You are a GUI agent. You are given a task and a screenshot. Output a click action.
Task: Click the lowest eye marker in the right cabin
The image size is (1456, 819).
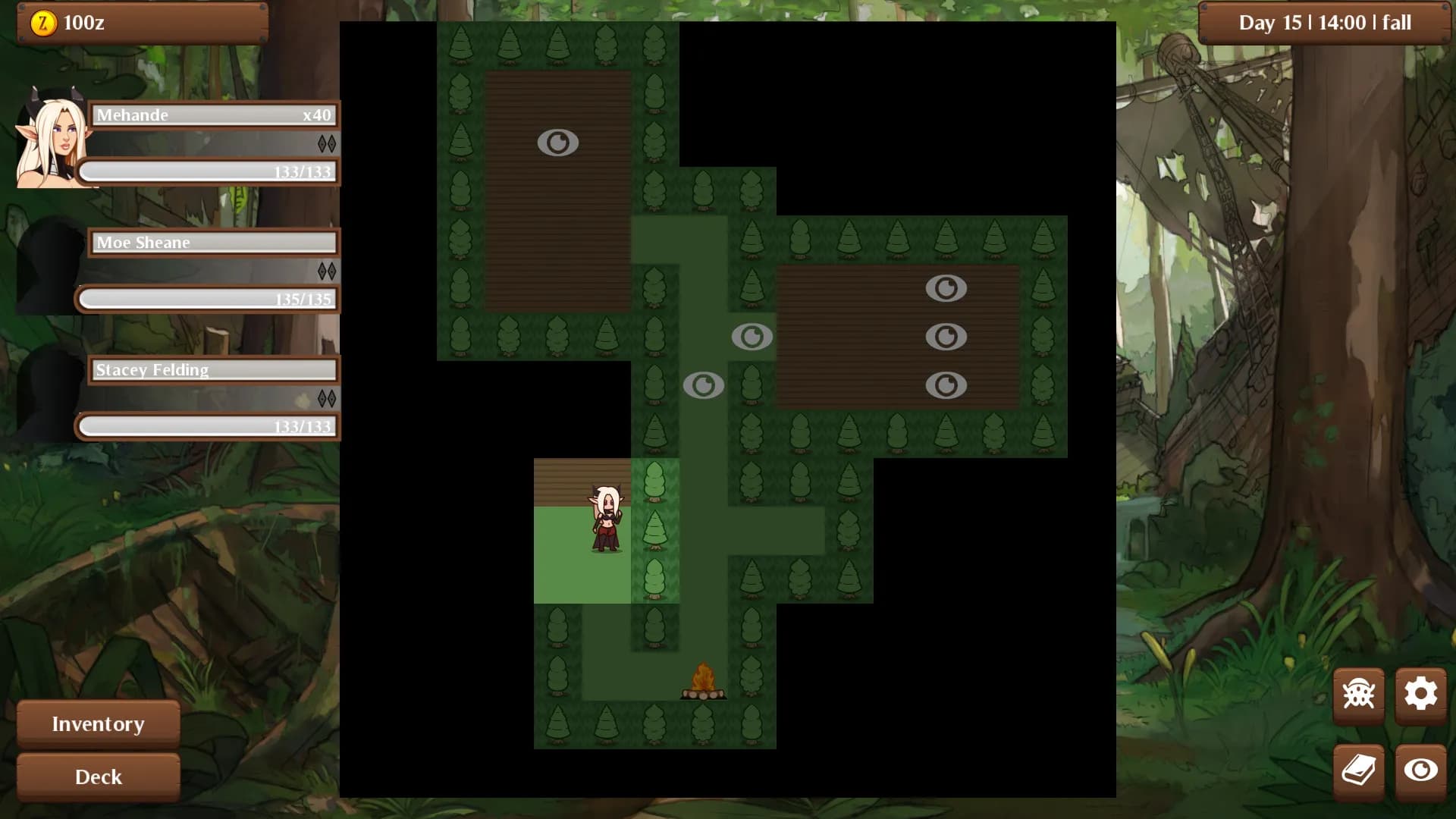[946, 385]
